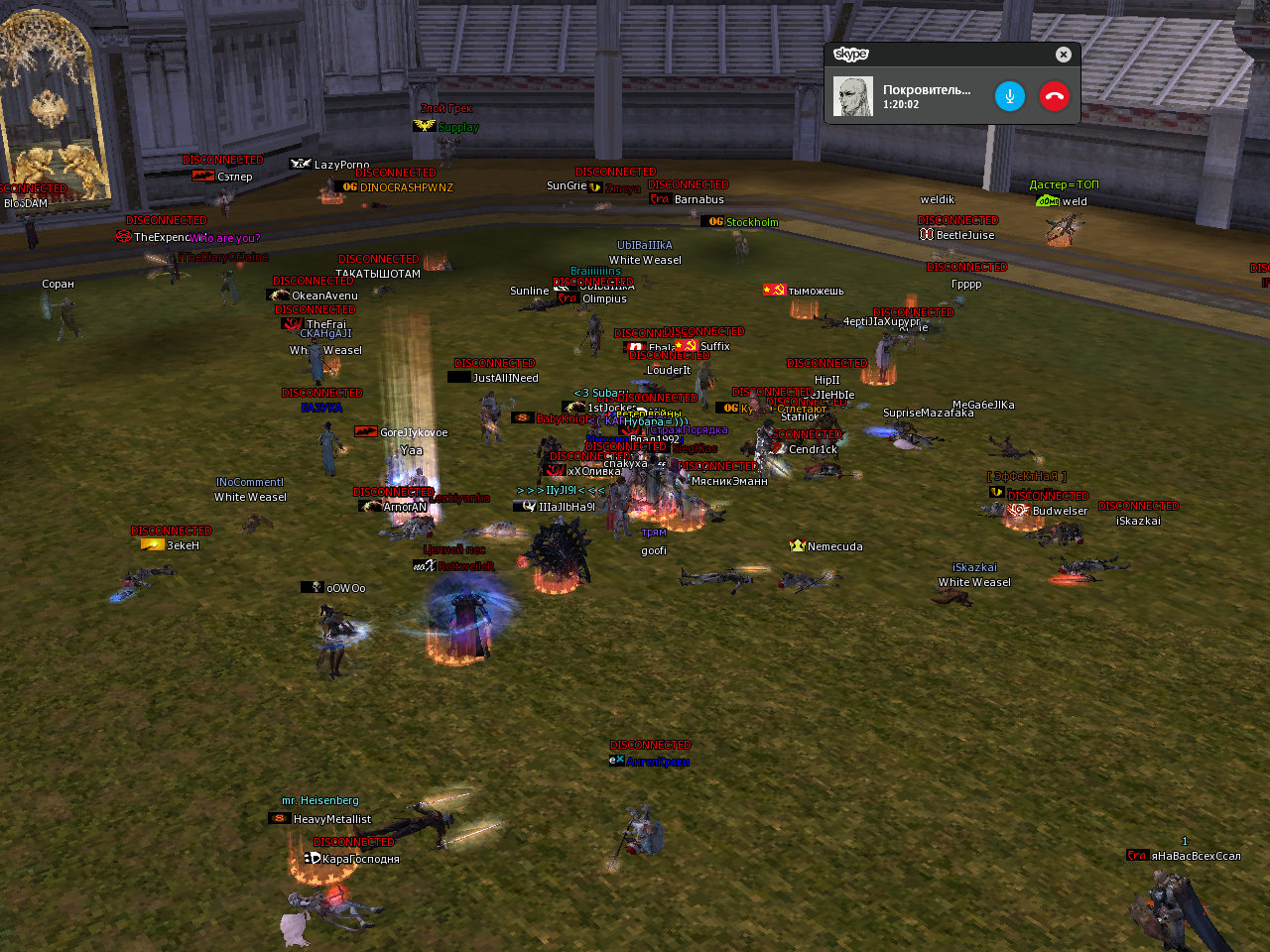This screenshot has height=952, width=1270.
Task: Hang up the Skype call
Action: click(1054, 96)
